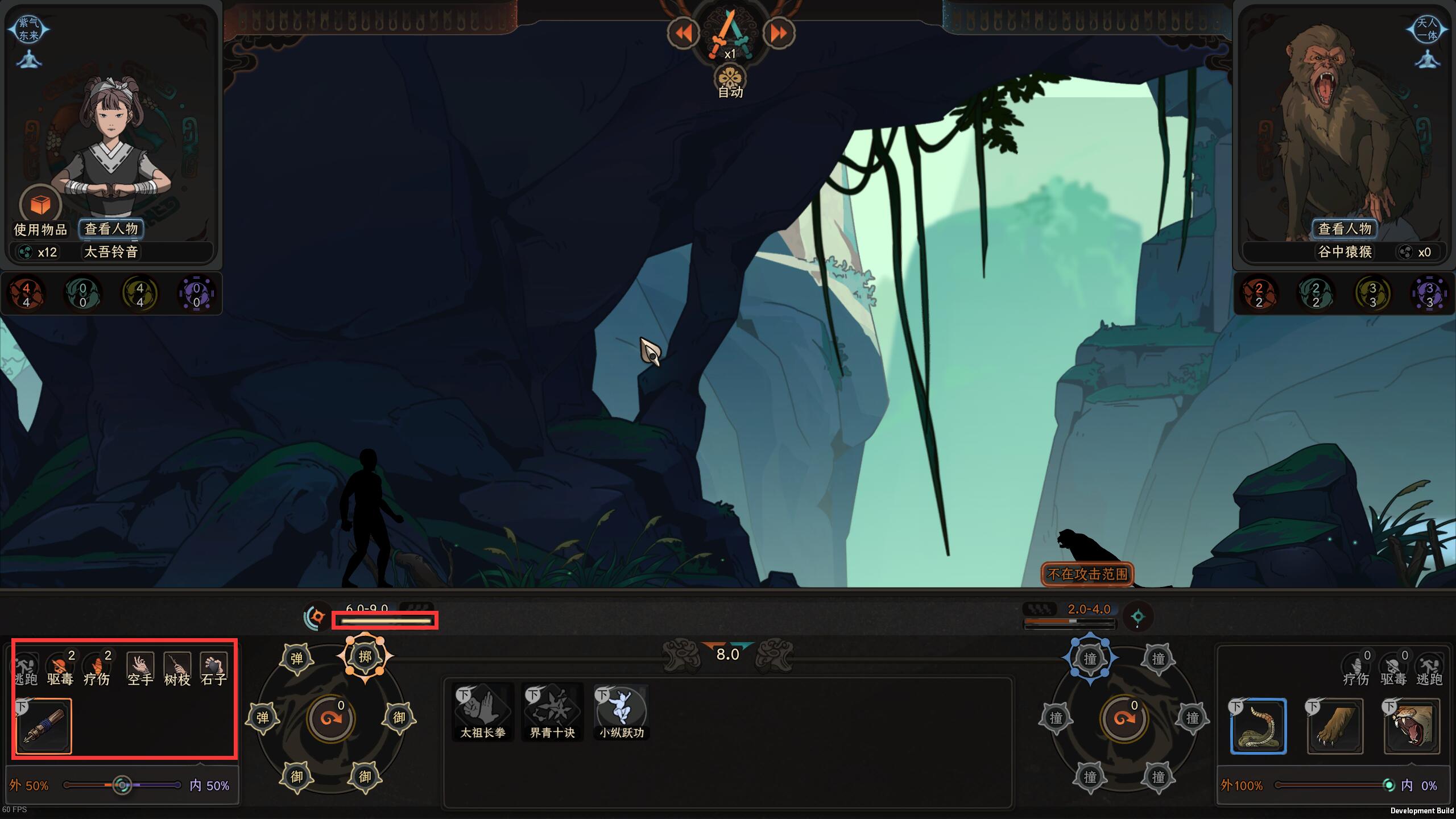Choose the 逃跑 flee action
This screenshot has height=819, width=1456.
tap(25, 669)
